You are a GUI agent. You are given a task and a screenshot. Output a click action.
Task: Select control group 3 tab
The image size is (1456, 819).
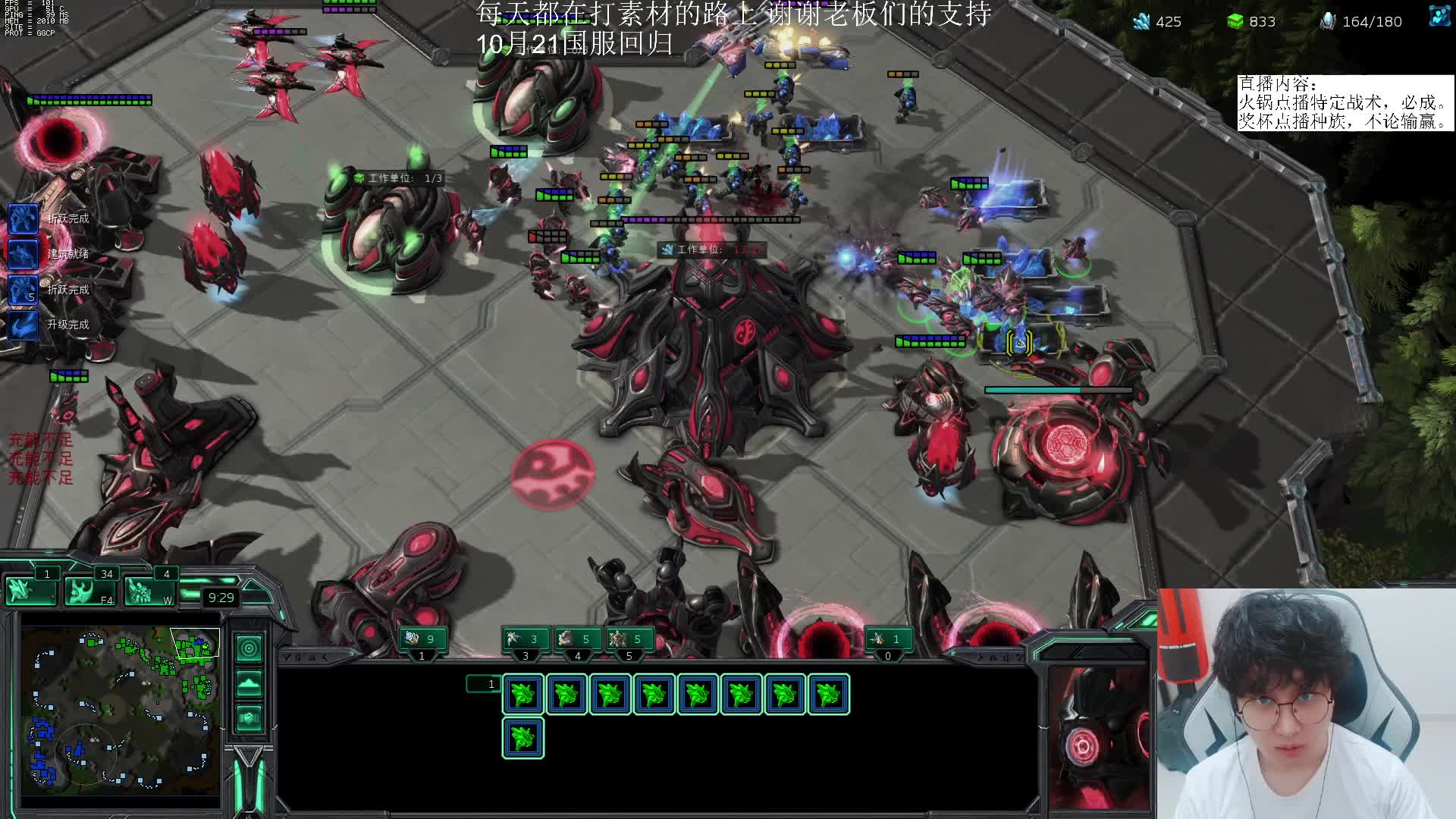tap(525, 639)
